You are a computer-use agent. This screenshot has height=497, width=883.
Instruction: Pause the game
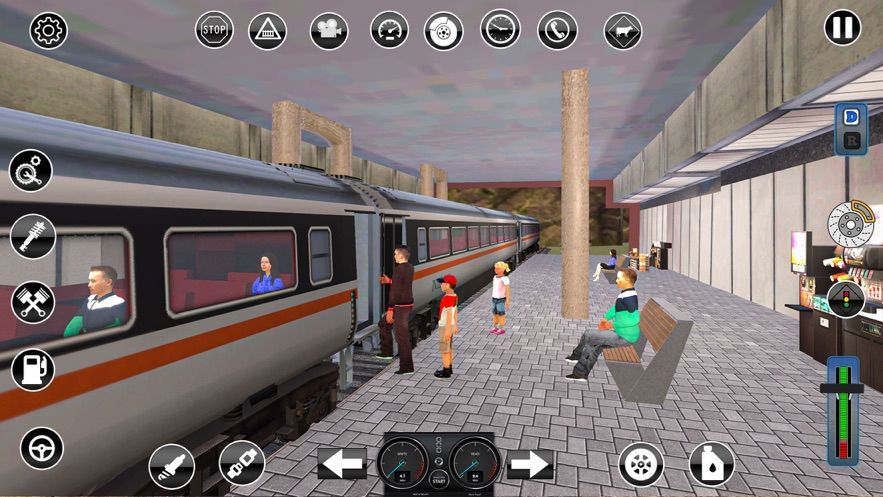tap(842, 27)
